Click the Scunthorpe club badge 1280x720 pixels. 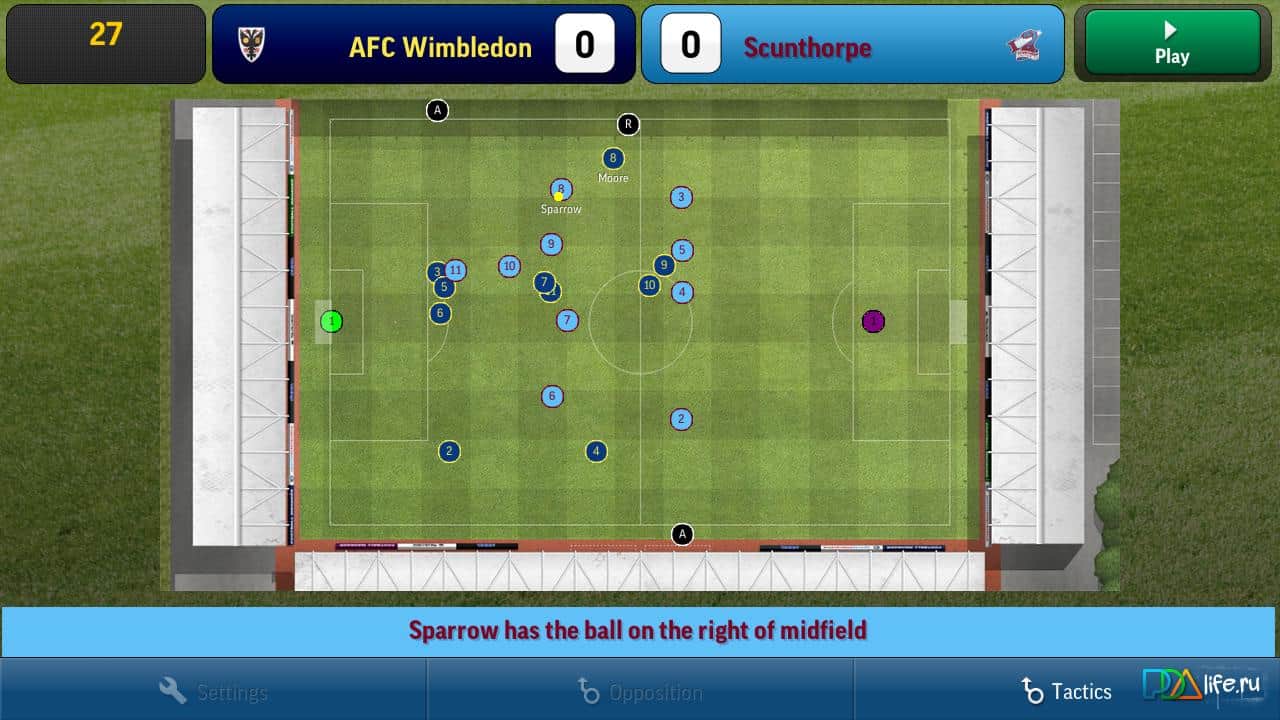[x=1024, y=45]
